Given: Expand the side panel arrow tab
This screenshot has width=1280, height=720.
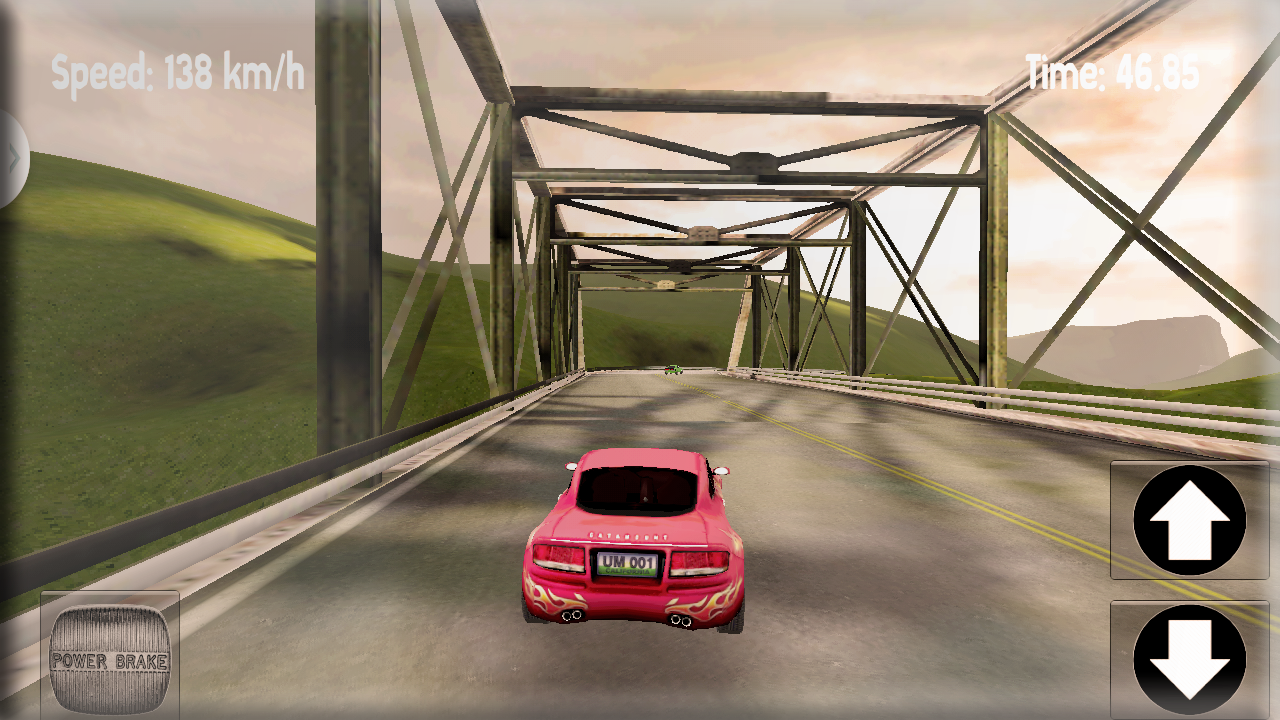Looking at the screenshot, I should click(13, 158).
